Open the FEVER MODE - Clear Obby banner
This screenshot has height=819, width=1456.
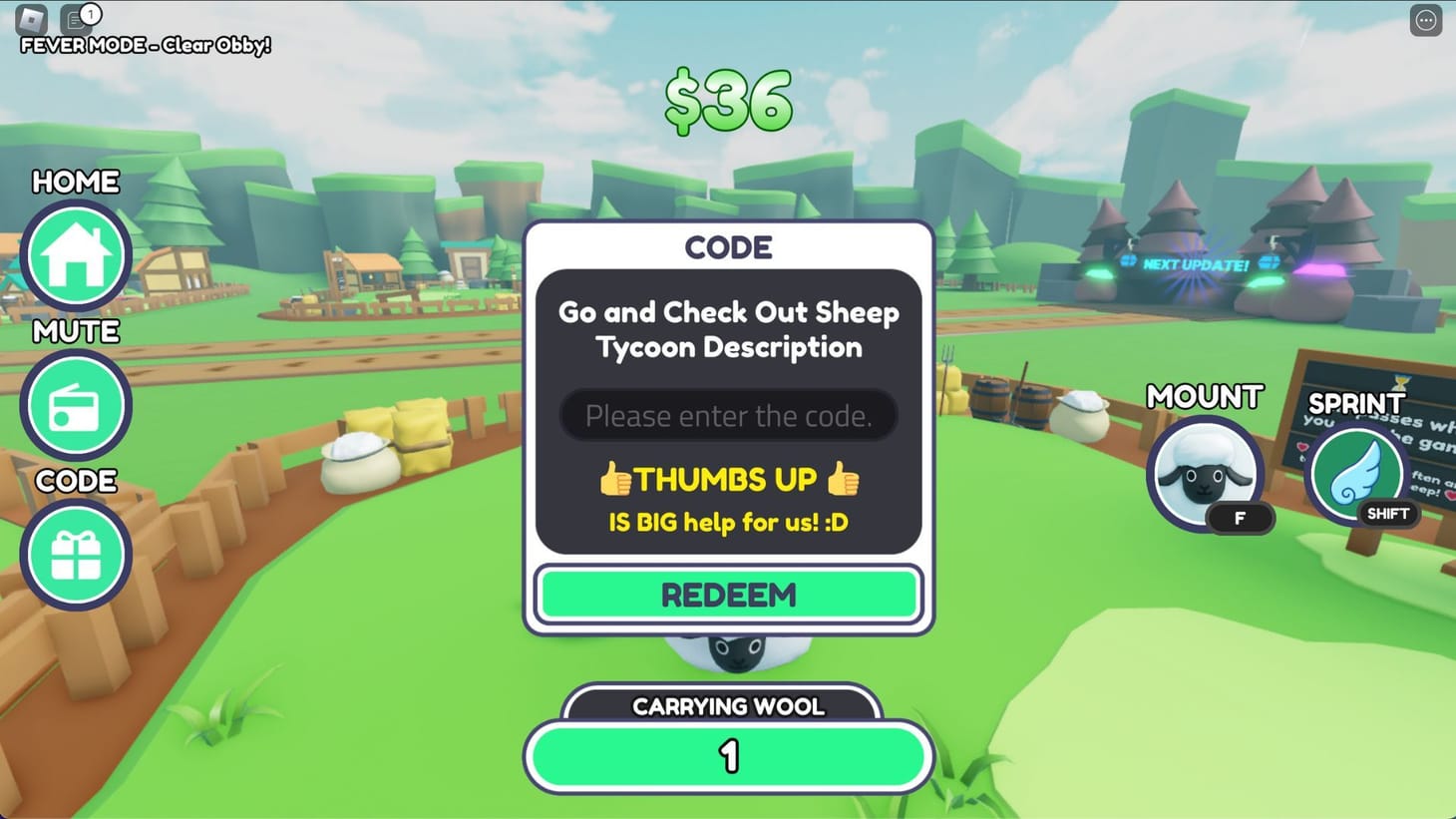tap(143, 45)
